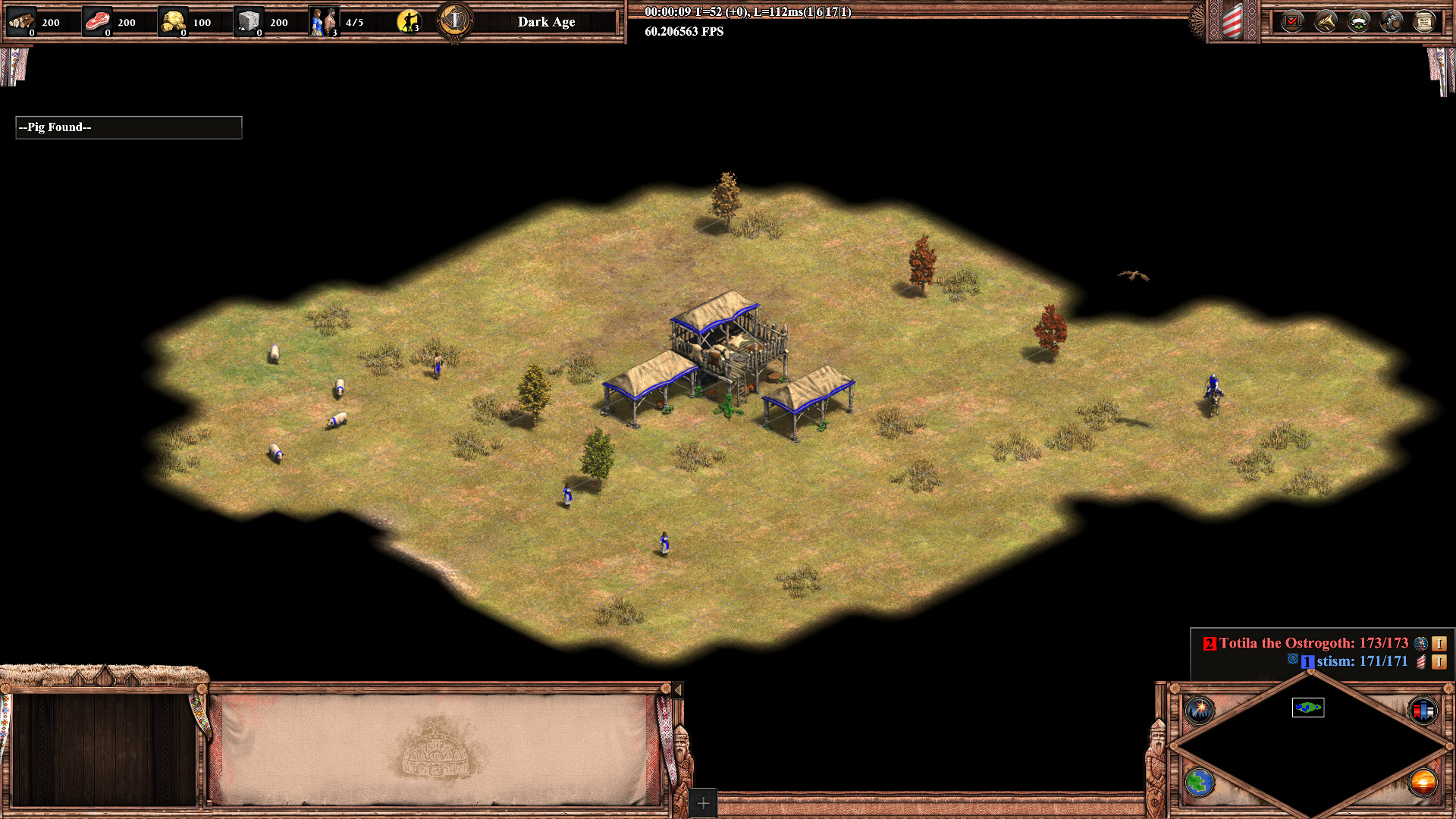This screenshot has width=1456, height=819.
Task: Open the diplomacy horn button
Action: point(1326,21)
